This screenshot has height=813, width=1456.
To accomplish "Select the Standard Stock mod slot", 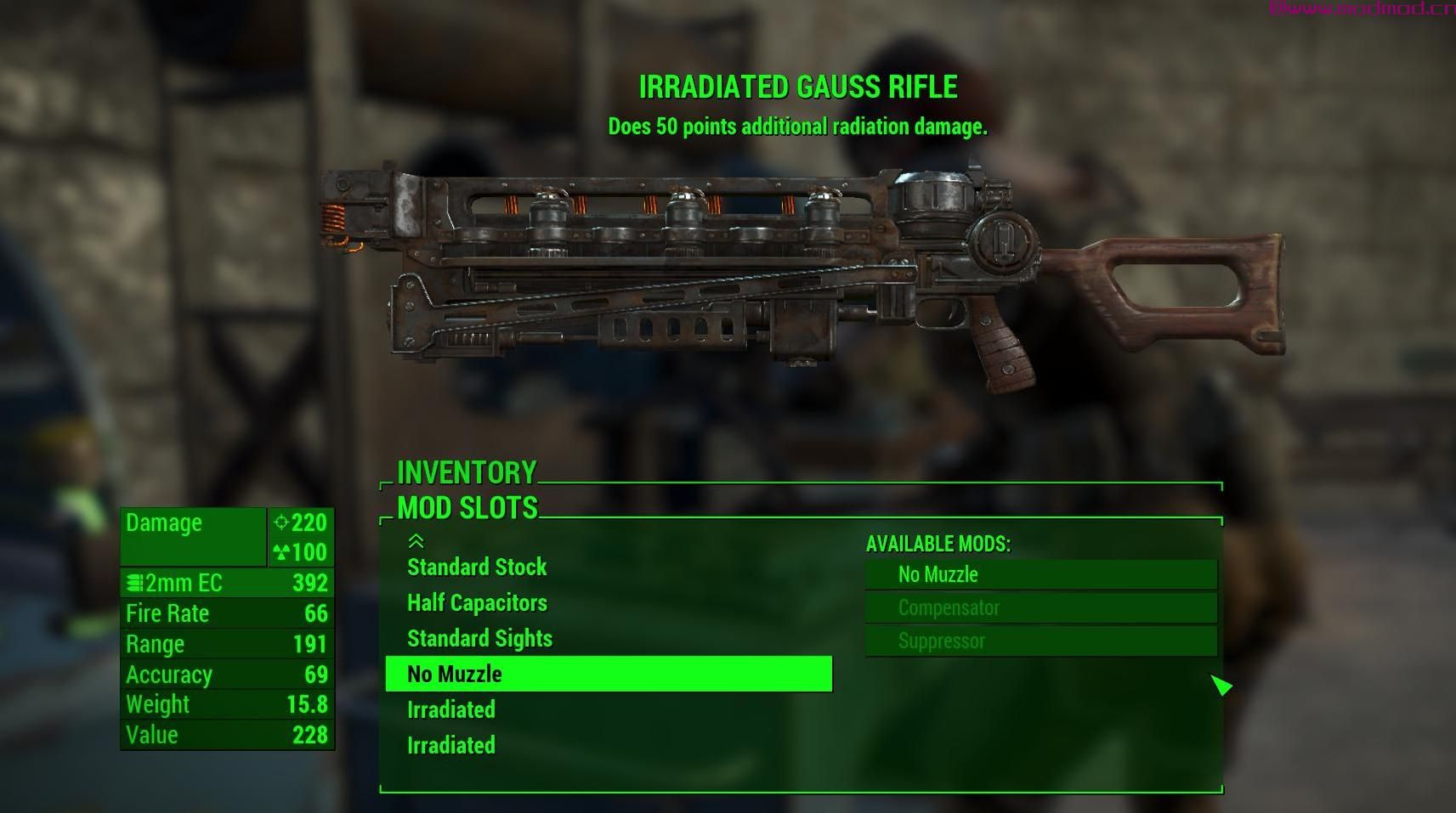I will coord(477,567).
